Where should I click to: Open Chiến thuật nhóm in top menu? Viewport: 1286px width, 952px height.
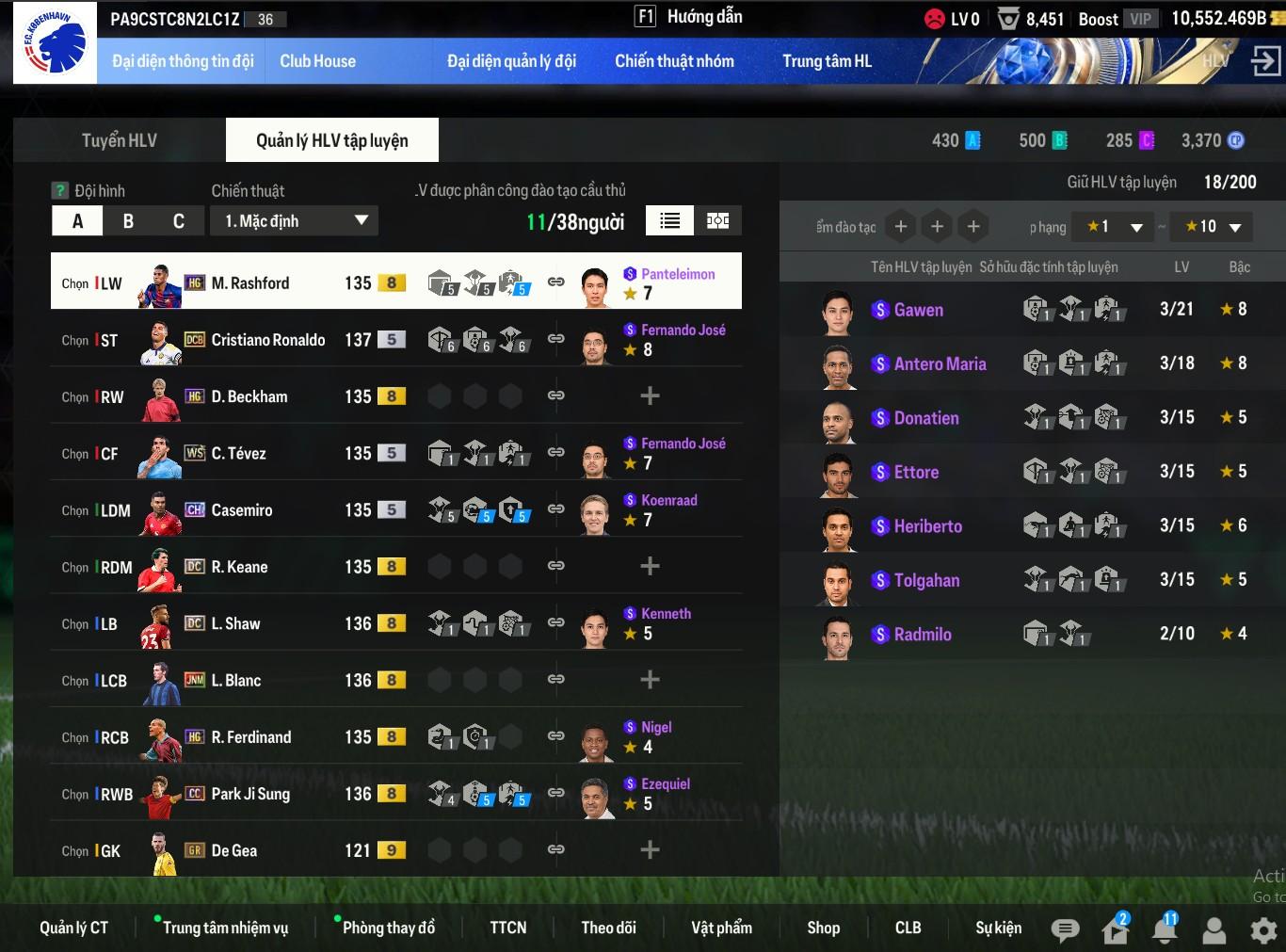pyautogui.click(x=674, y=61)
